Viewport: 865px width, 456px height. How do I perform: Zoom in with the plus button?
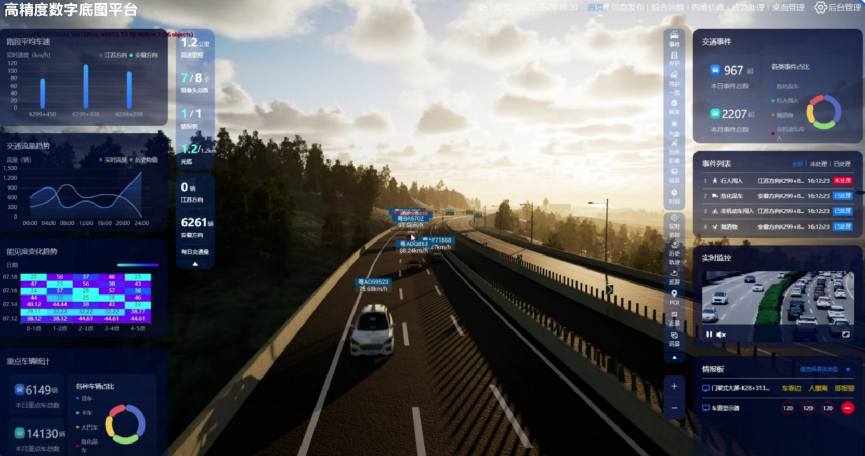coord(674,386)
